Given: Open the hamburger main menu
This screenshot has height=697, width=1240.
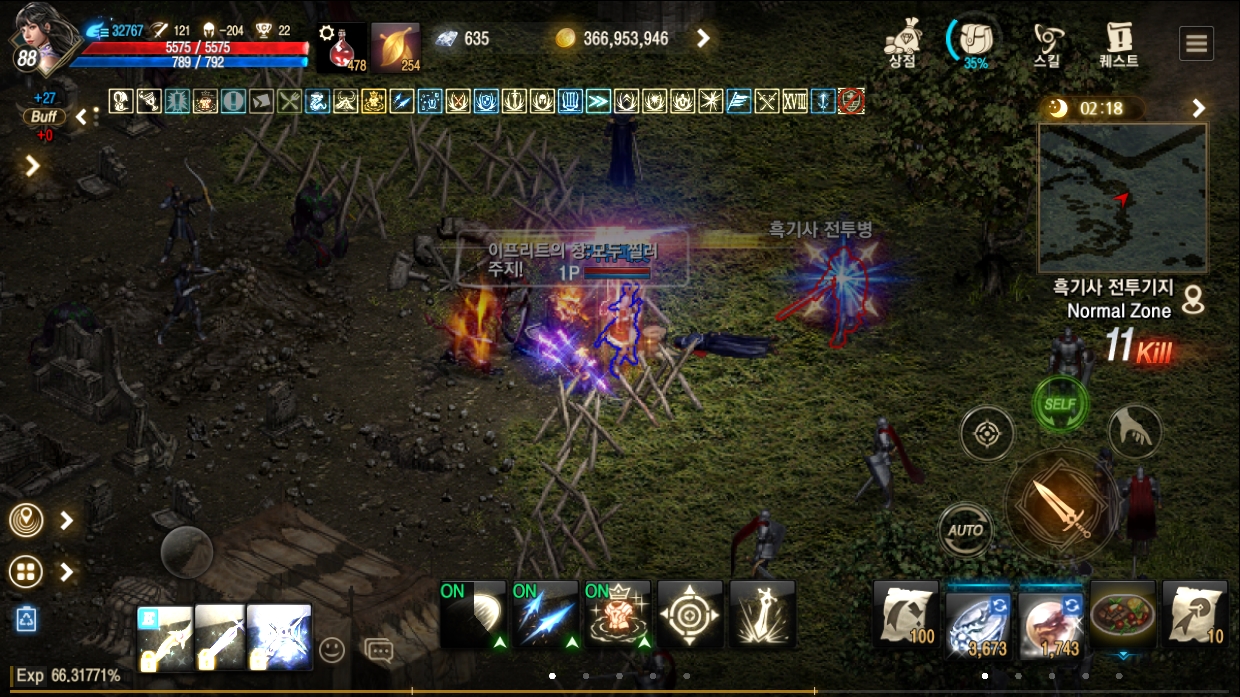Looking at the screenshot, I should click(1196, 43).
